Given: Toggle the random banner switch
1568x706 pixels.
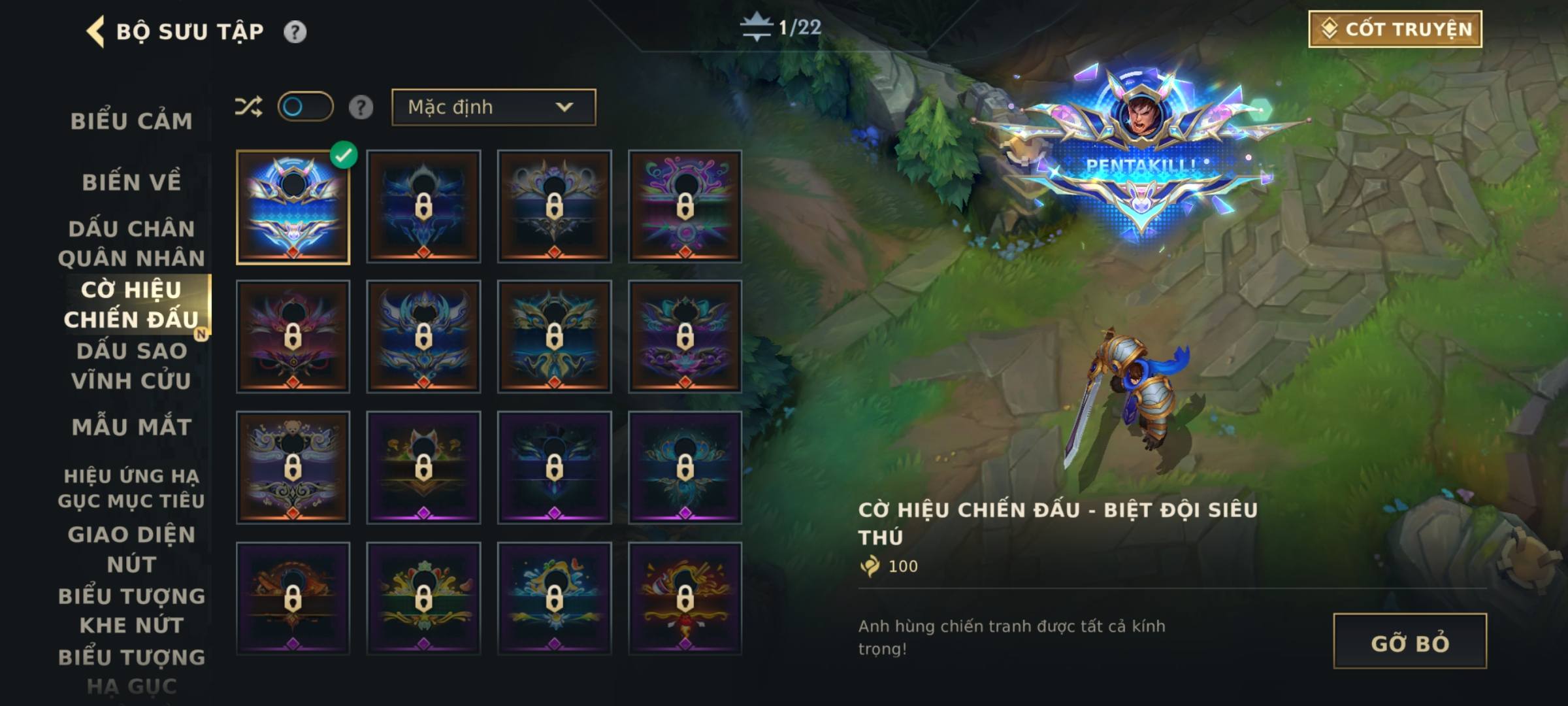Looking at the screenshot, I should [305, 107].
